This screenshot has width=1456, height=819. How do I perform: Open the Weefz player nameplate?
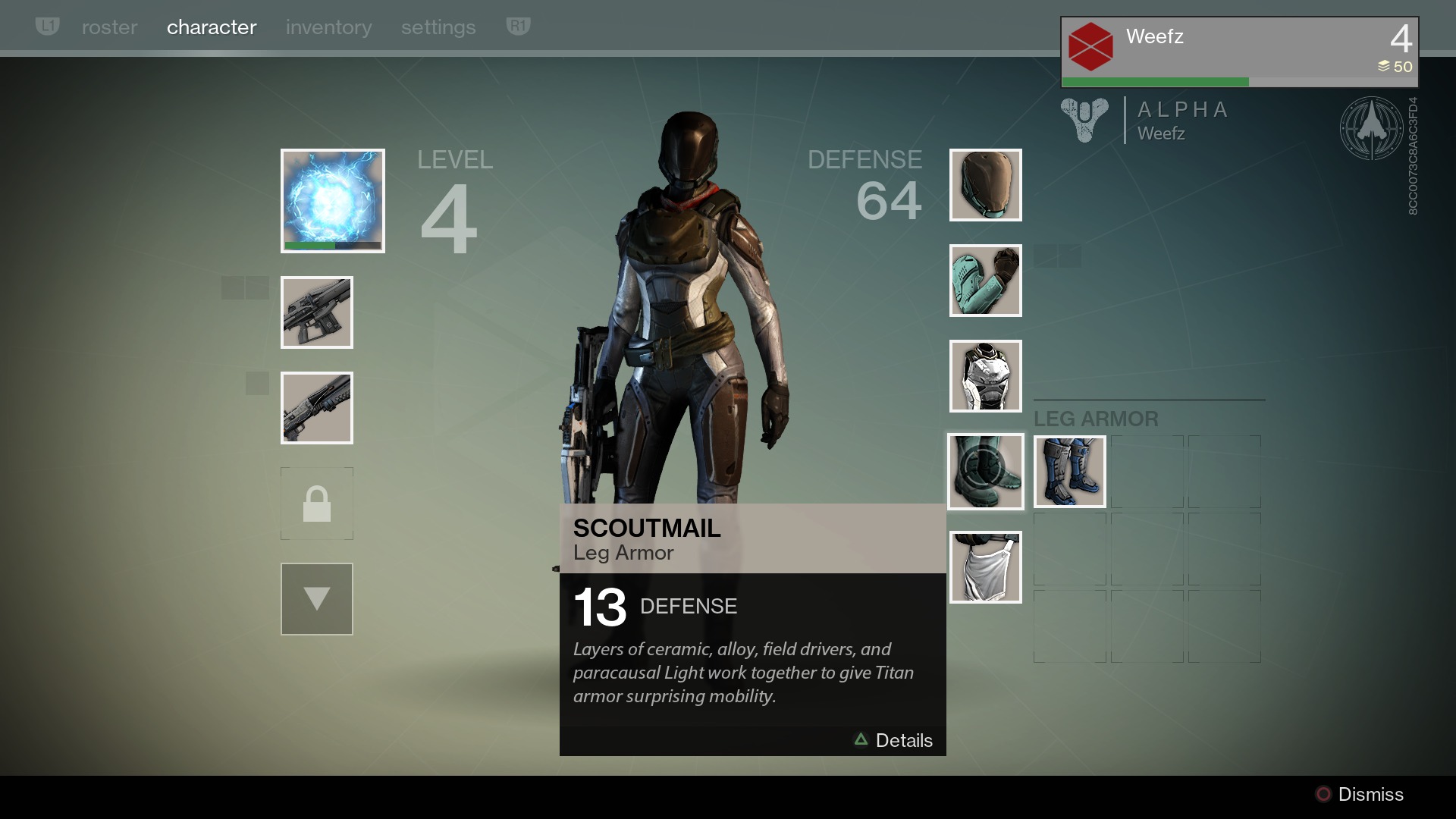(x=1238, y=52)
